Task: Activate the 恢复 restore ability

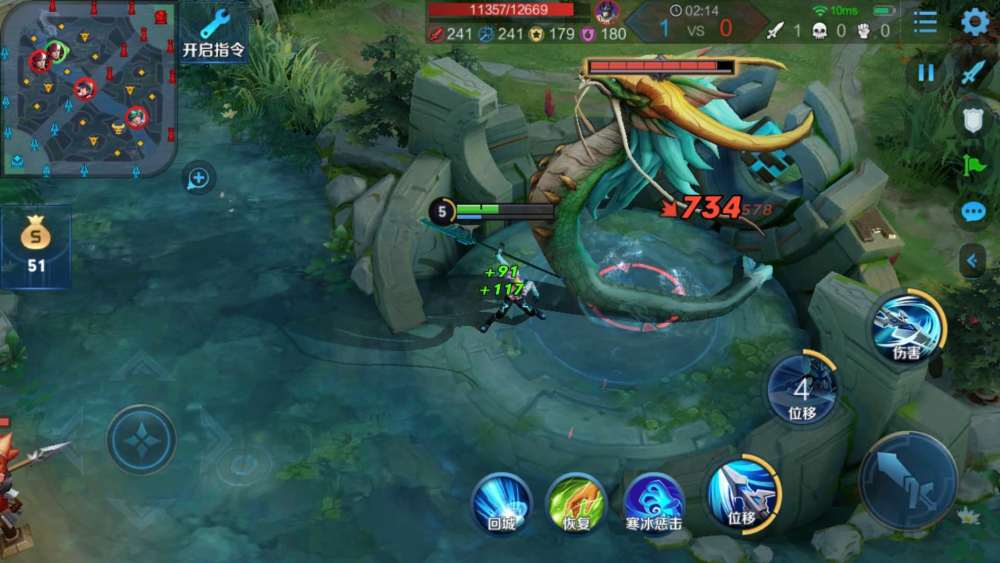Action: coord(576,502)
